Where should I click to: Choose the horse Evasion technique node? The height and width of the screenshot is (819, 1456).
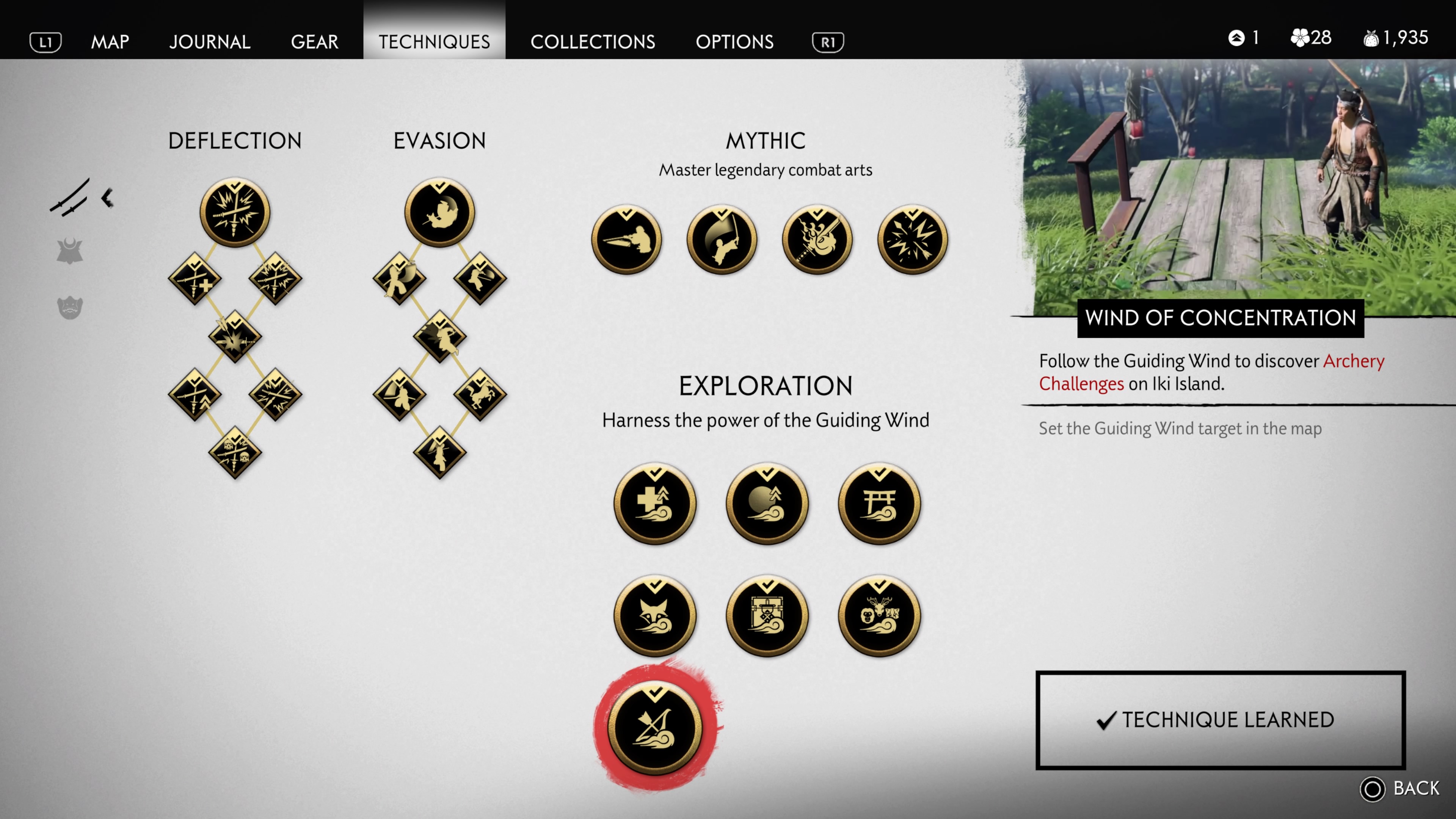pyautogui.click(x=480, y=394)
